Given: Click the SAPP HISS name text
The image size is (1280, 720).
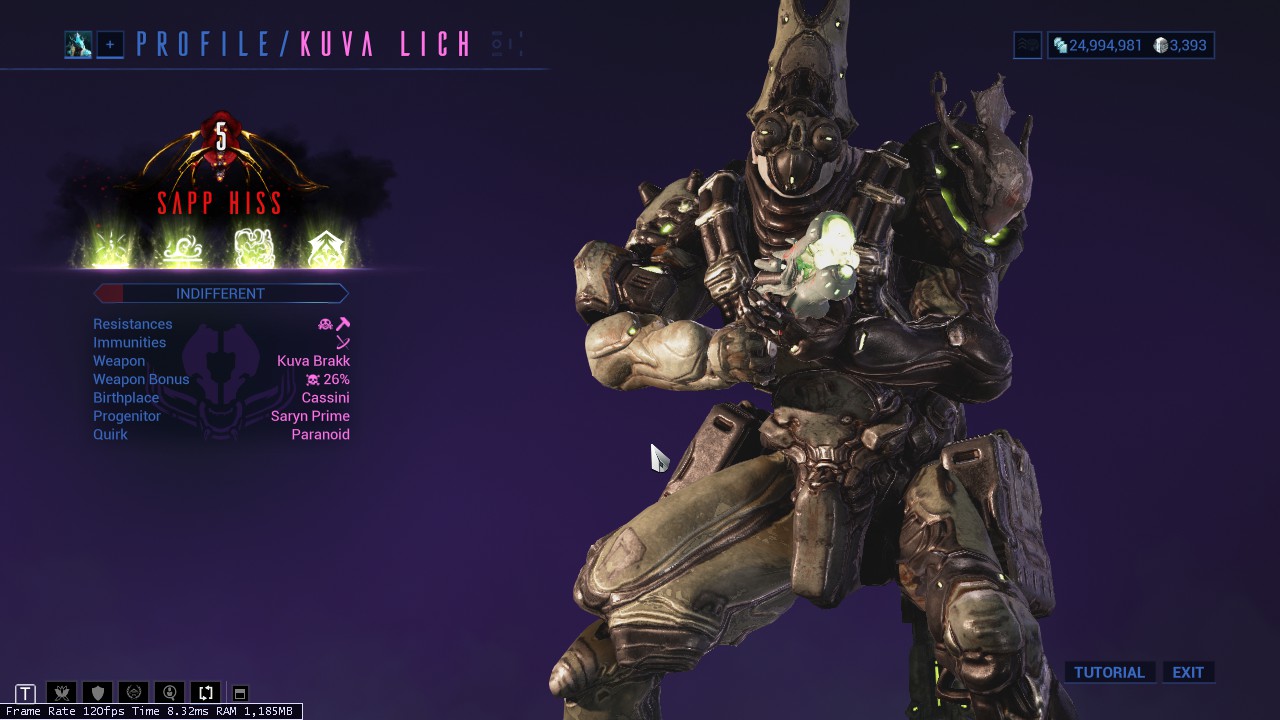Looking at the screenshot, I should click(219, 203).
